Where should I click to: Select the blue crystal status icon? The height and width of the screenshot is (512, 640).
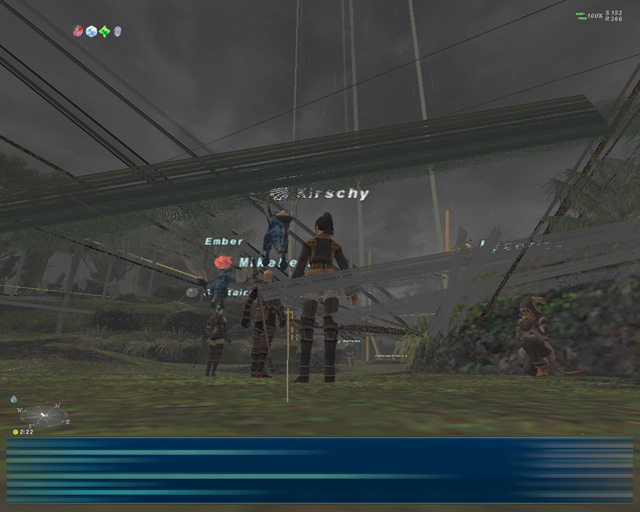coord(91,31)
